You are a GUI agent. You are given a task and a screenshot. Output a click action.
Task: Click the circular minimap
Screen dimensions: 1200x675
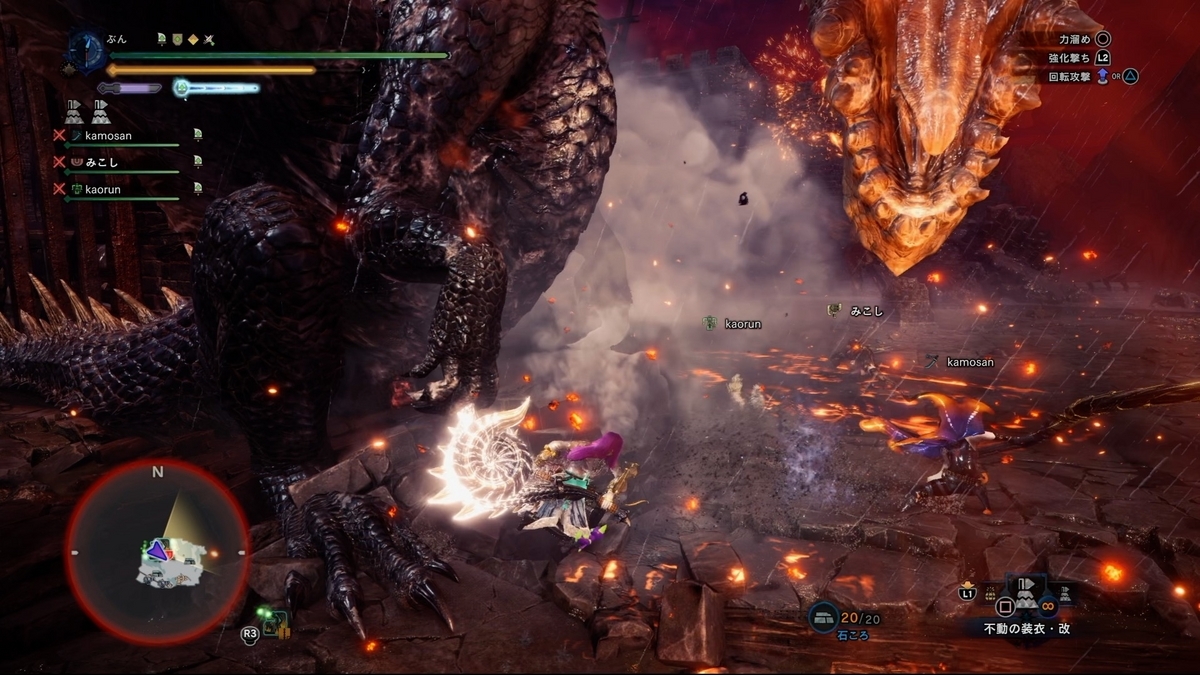pyautogui.click(x=157, y=551)
